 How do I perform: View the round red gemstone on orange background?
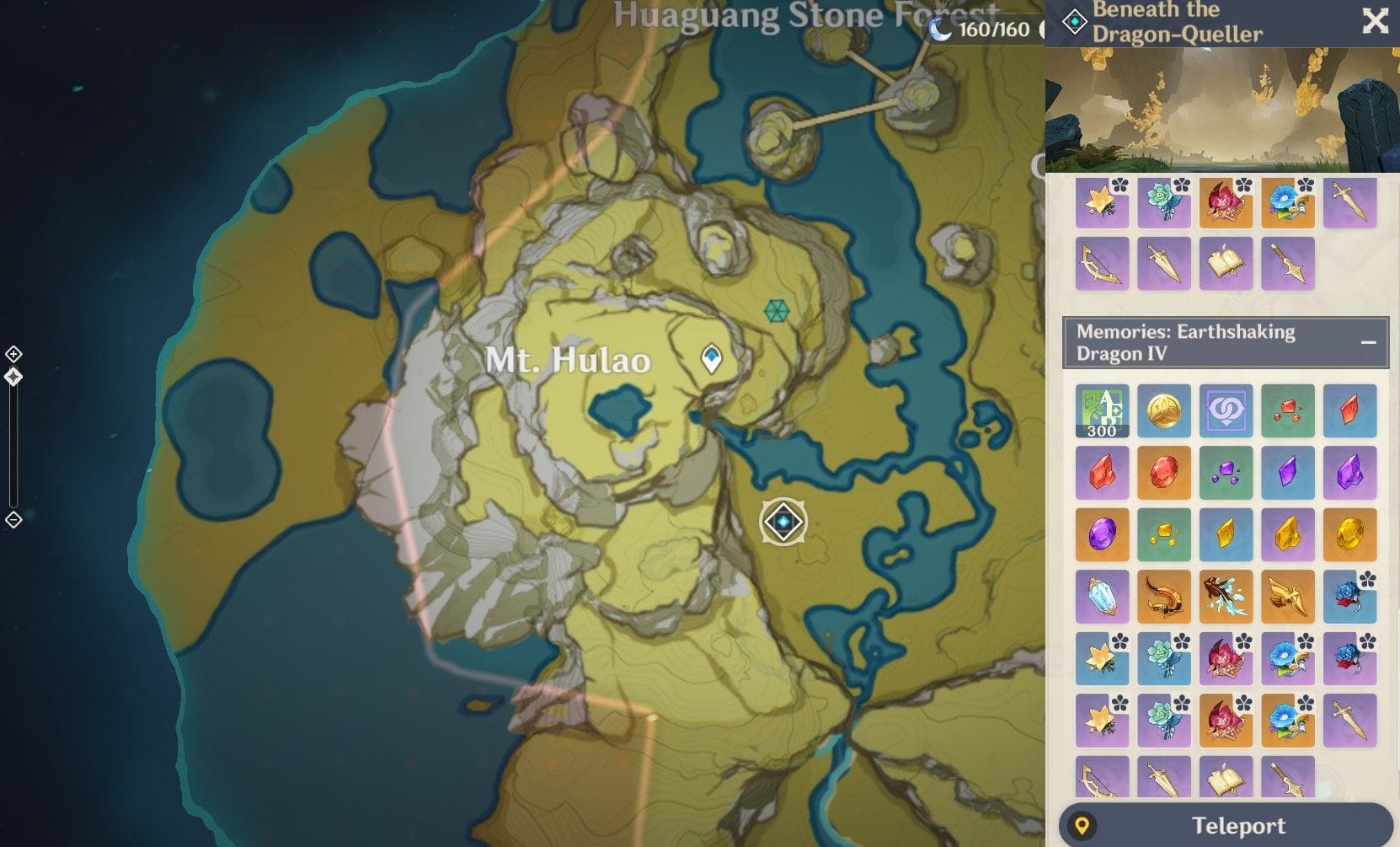[1164, 473]
